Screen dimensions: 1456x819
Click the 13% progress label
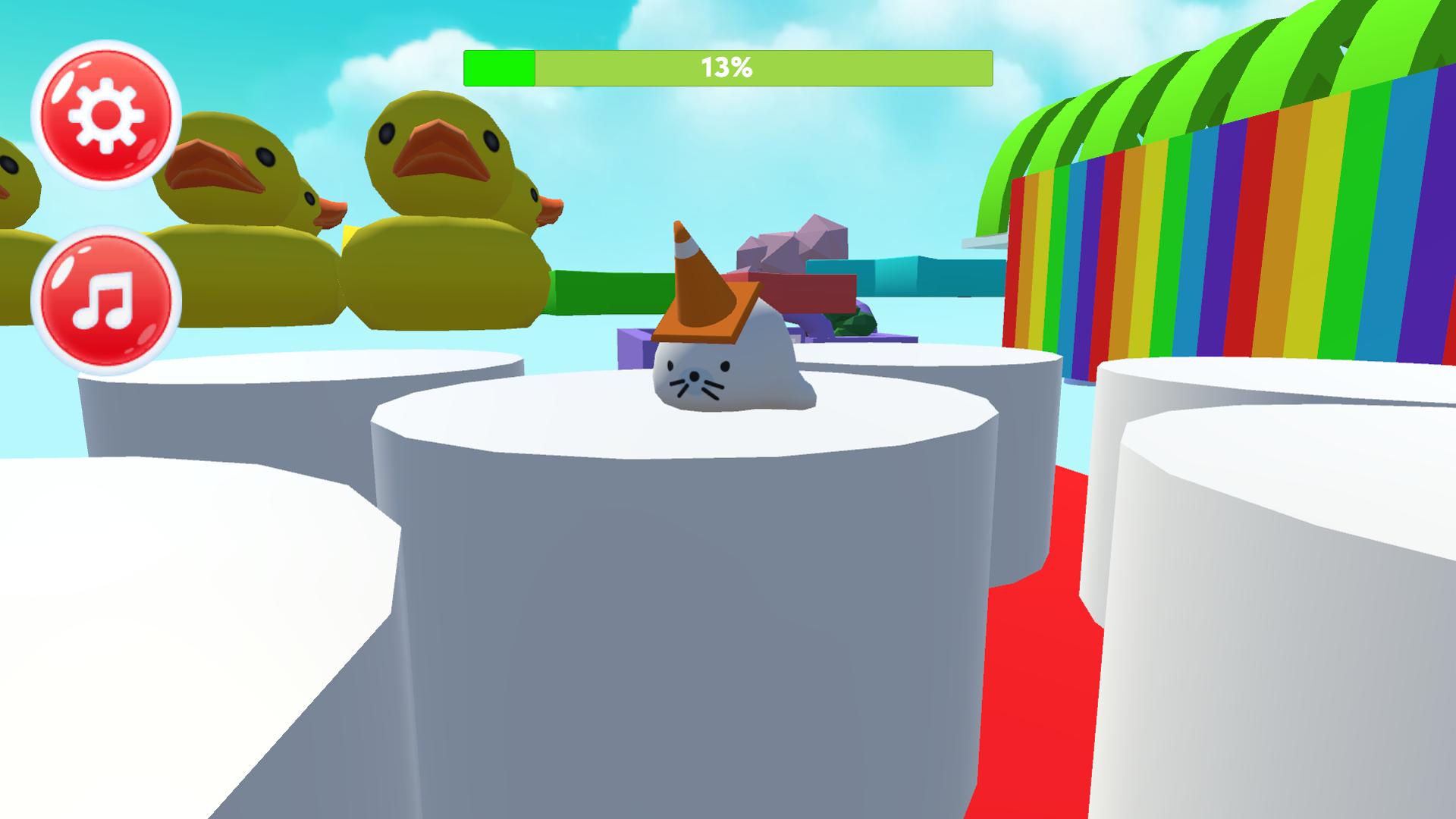pos(726,67)
